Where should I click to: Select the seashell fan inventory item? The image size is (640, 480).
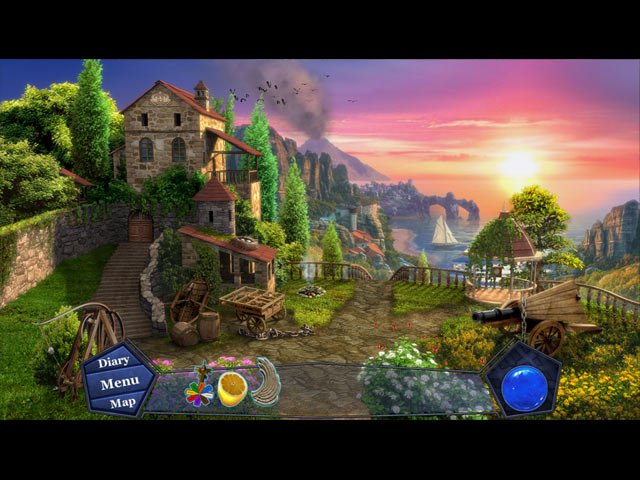(267, 385)
